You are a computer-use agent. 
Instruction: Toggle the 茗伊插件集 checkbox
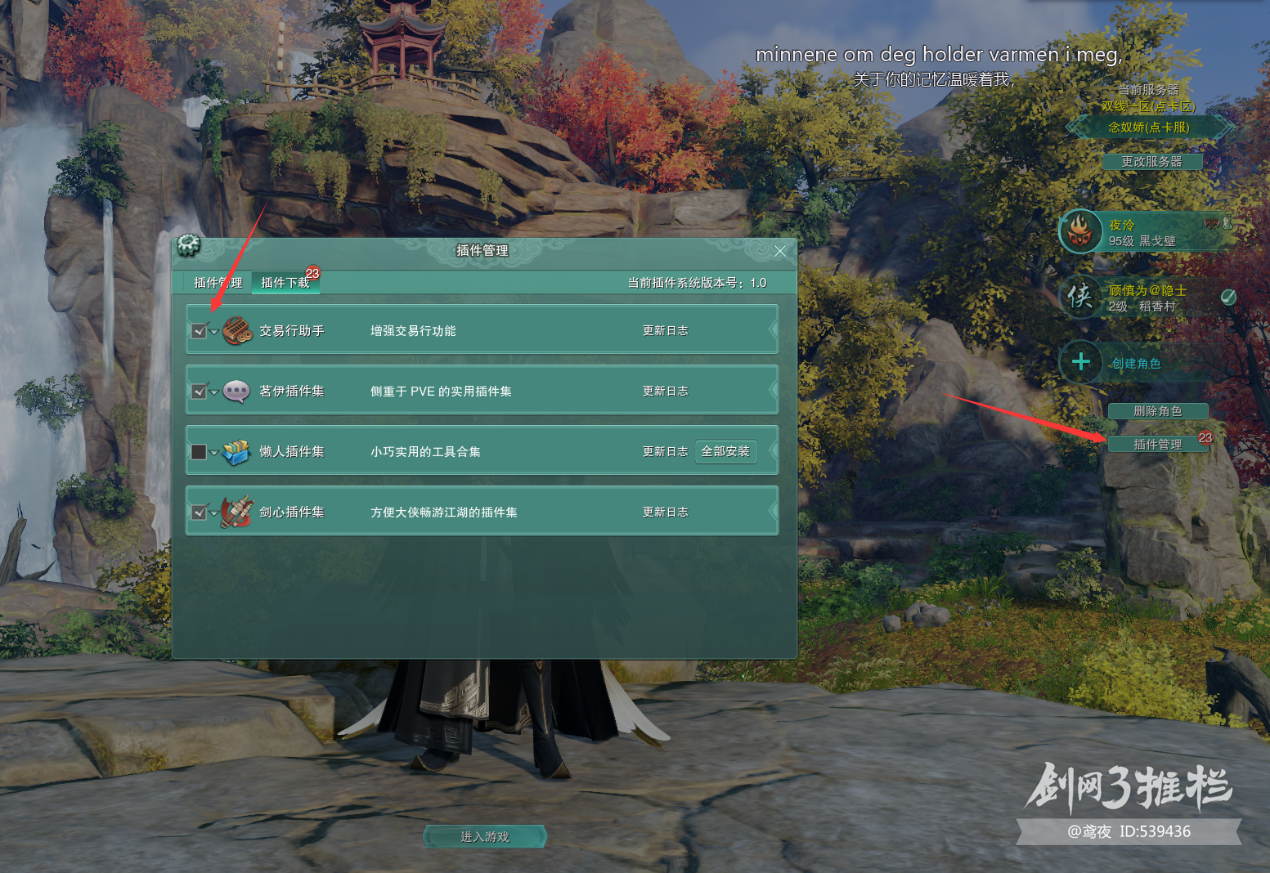199,392
